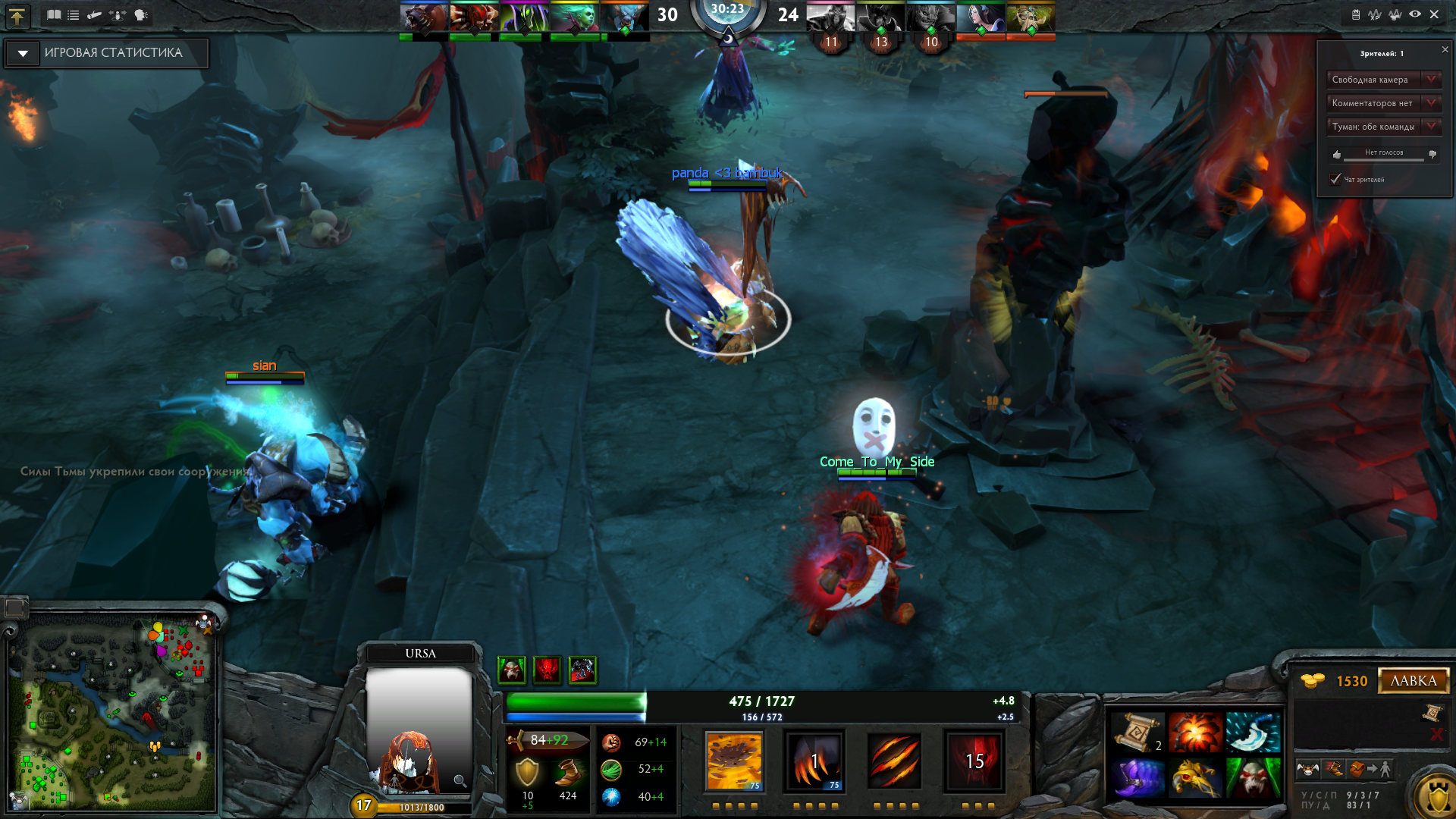Select the Fury Swipes ability icon

click(x=895, y=761)
